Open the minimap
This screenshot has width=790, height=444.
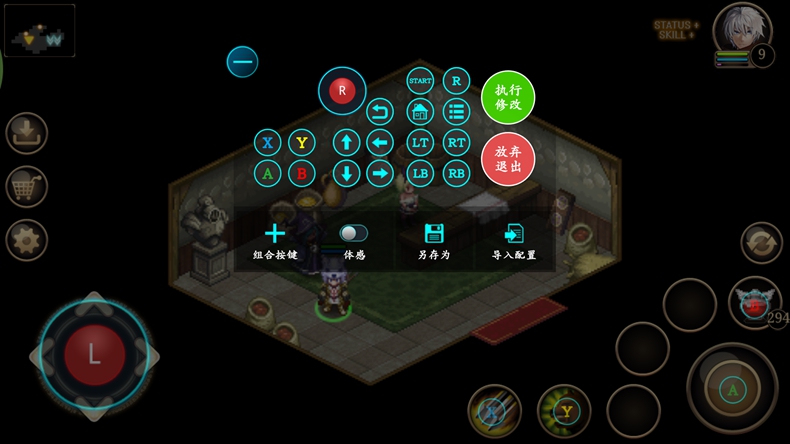(x=40, y=30)
